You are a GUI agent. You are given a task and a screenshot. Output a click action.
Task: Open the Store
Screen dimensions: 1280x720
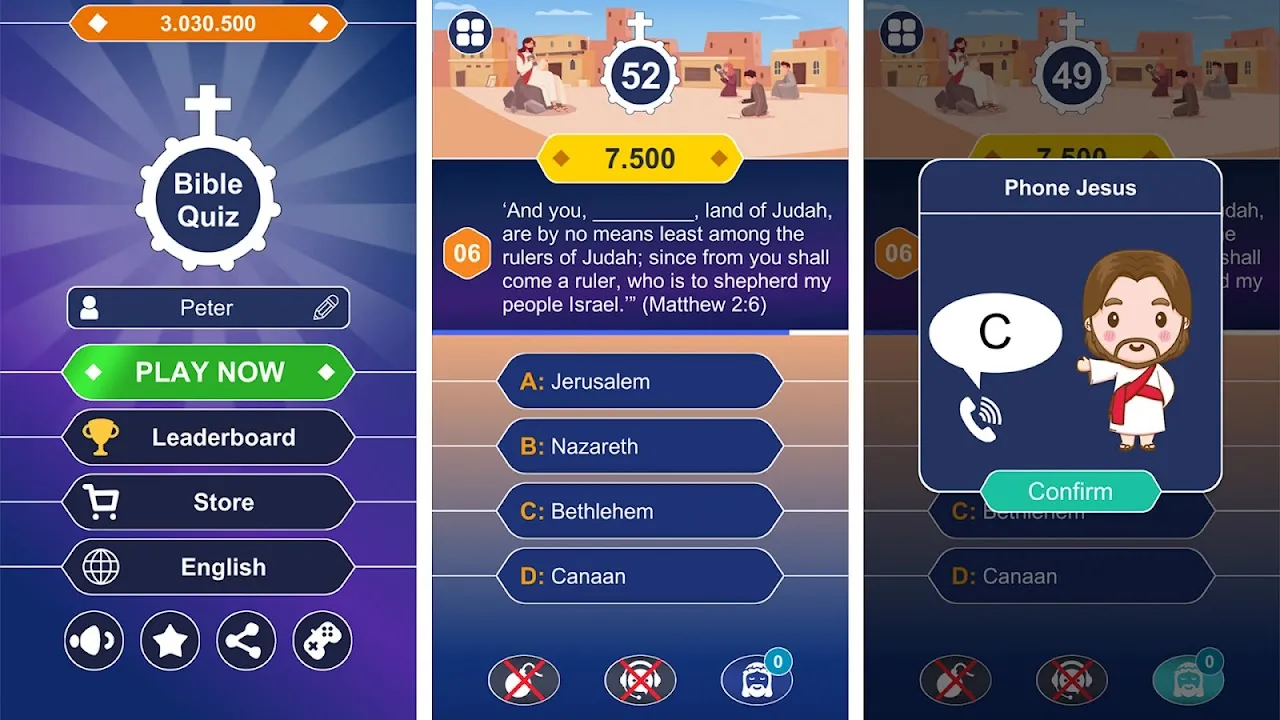tap(208, 502)
